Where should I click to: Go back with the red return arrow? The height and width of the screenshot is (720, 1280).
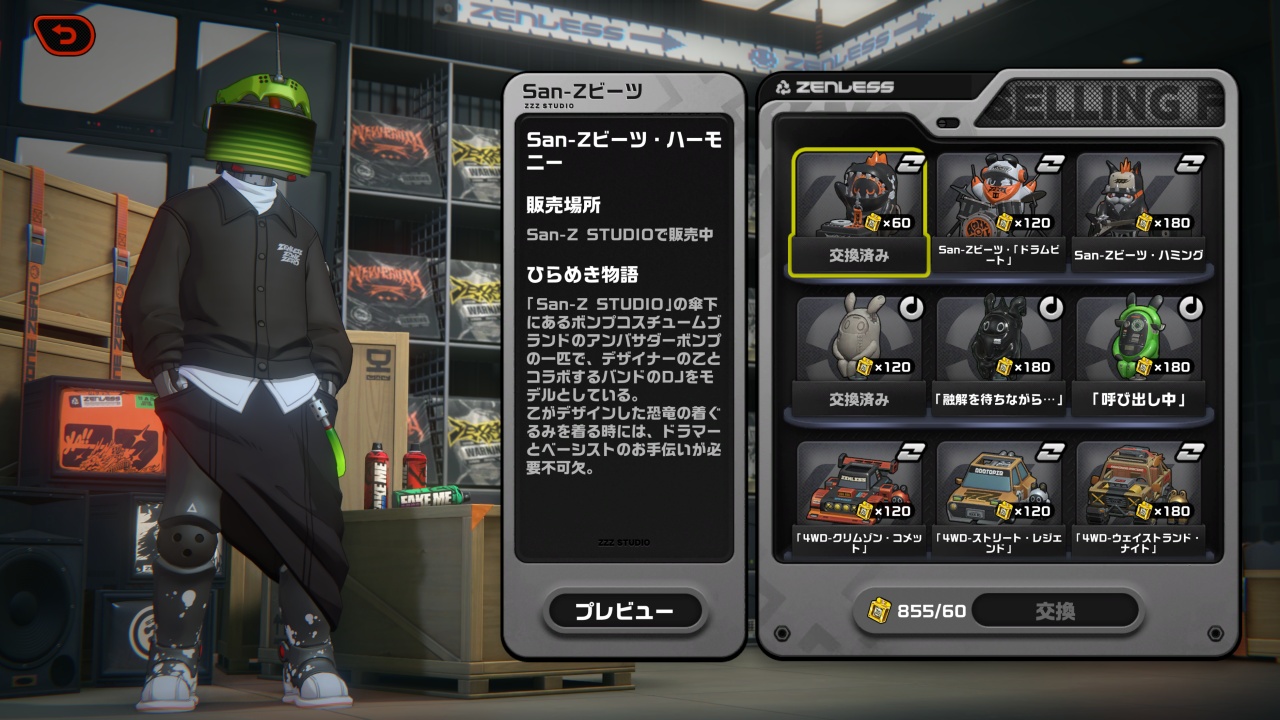pos(64,36)
